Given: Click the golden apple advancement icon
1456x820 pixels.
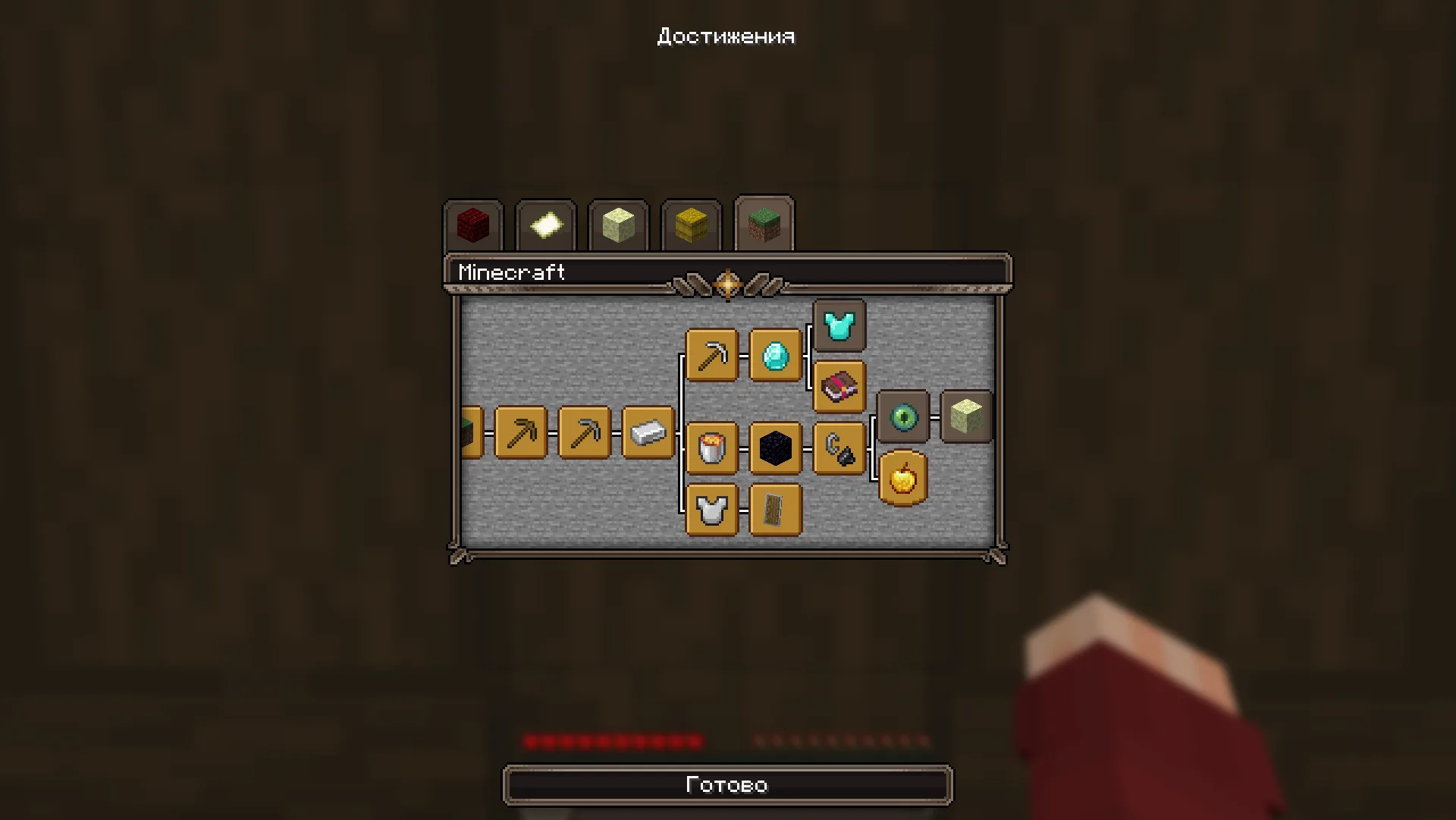Looking at the screenshot, I should tap(902, 478).
